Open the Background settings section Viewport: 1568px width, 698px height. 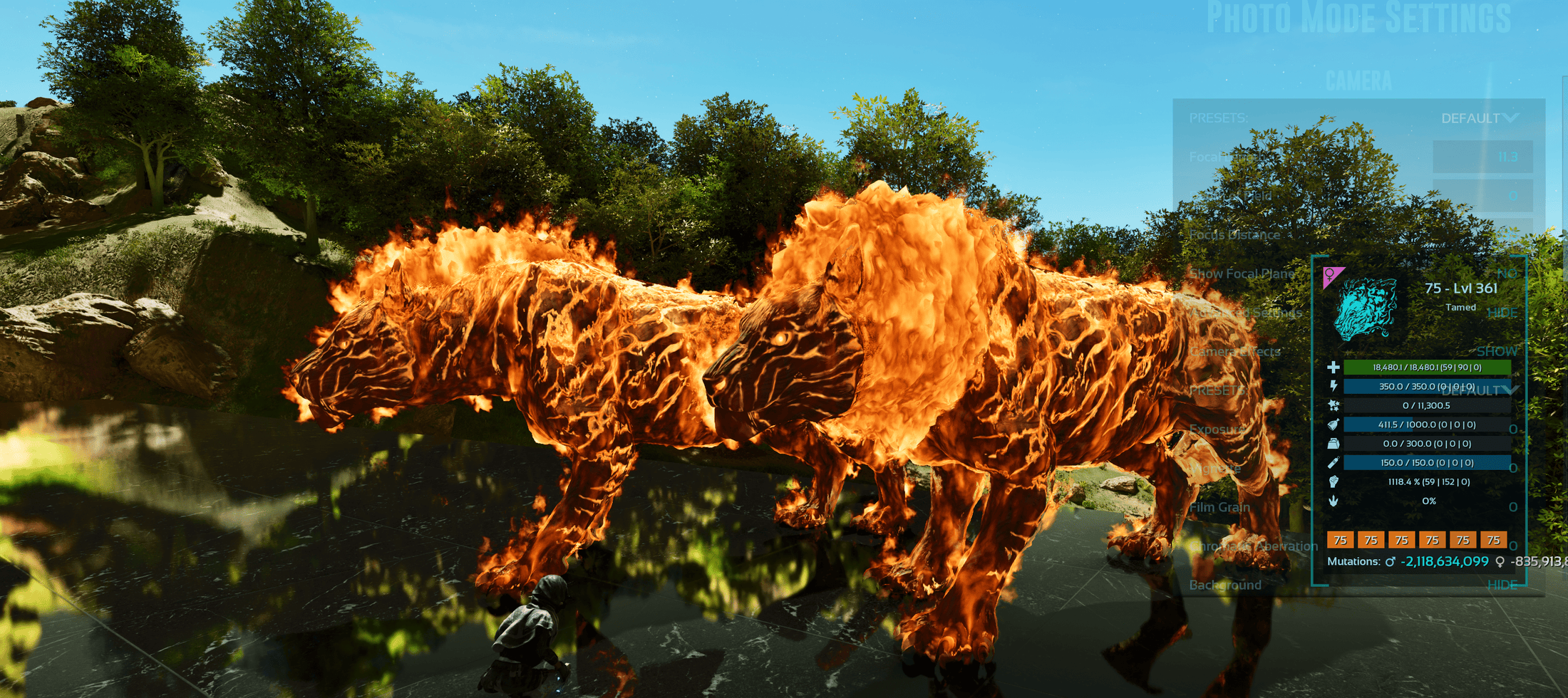1226,585
